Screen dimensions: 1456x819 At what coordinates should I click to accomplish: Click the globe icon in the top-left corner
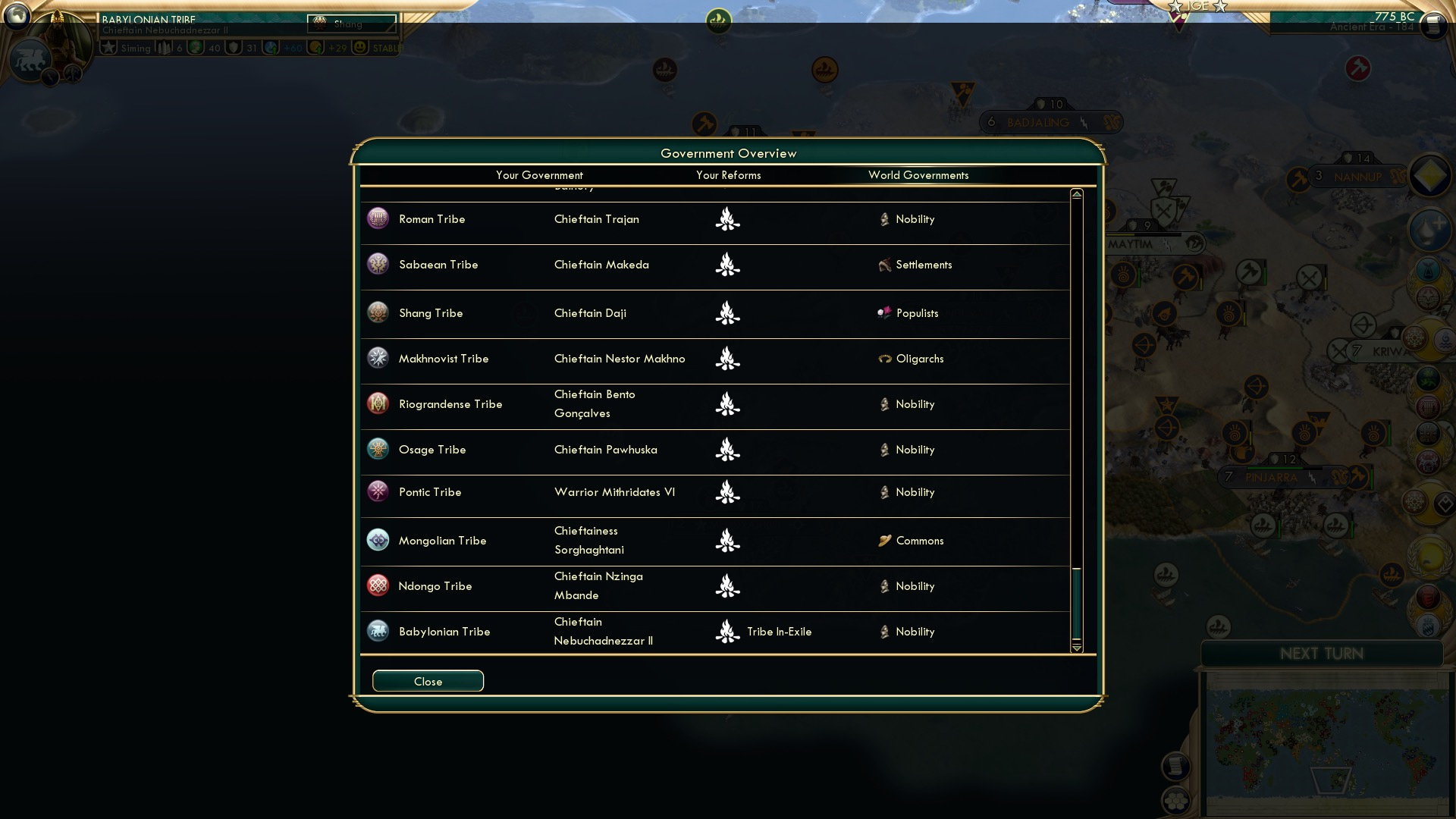[17, 17]
